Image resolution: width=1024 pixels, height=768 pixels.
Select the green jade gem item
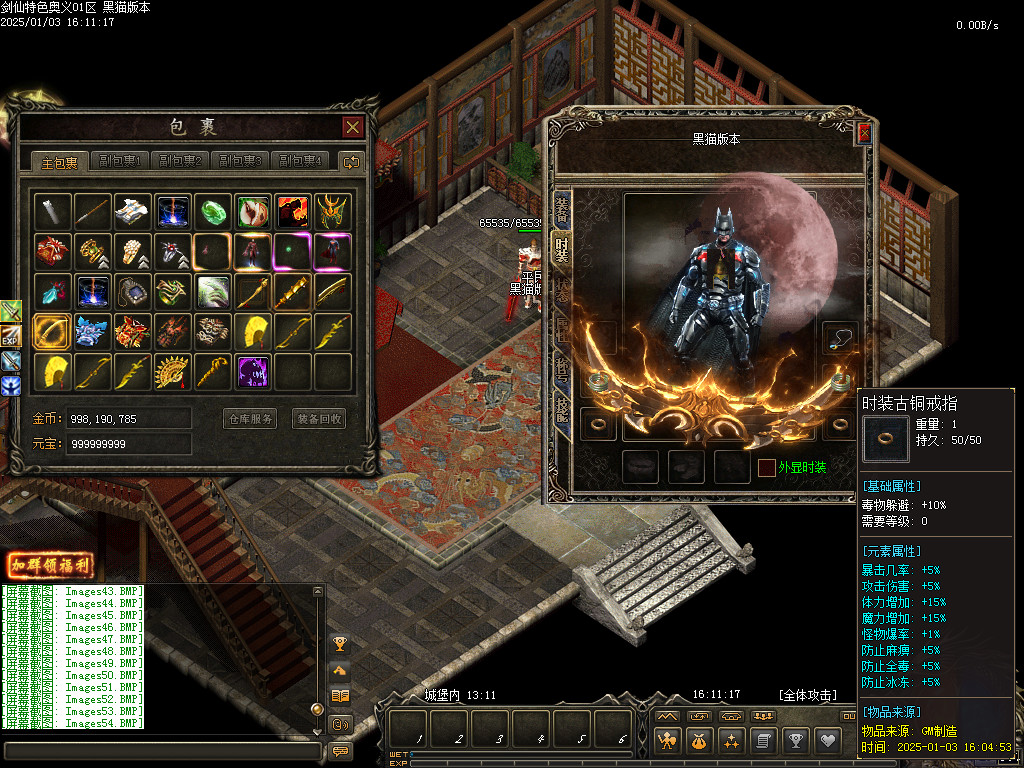point(213,212)
